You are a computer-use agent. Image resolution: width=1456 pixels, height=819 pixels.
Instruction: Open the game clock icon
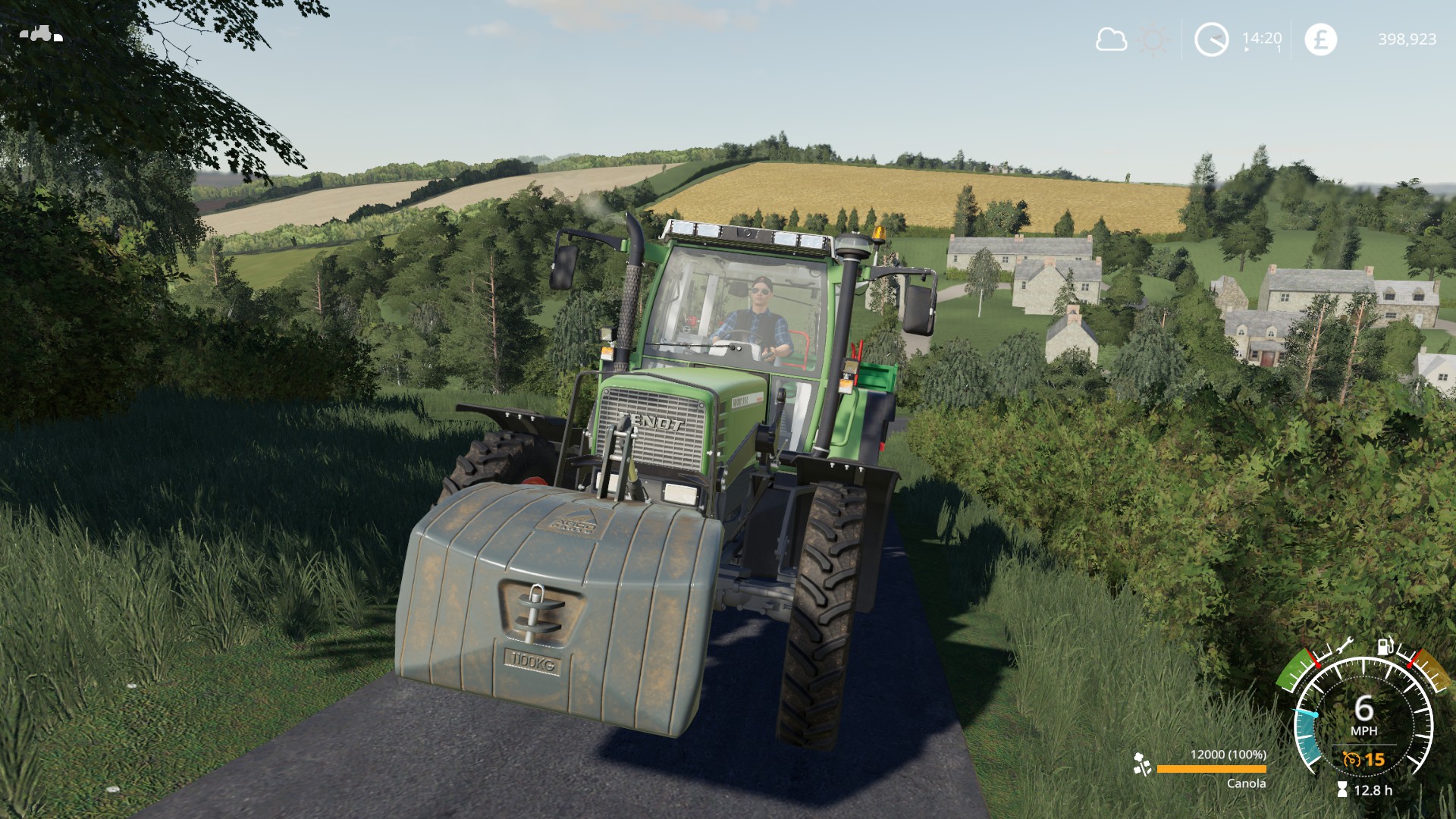pos(1211,39)
